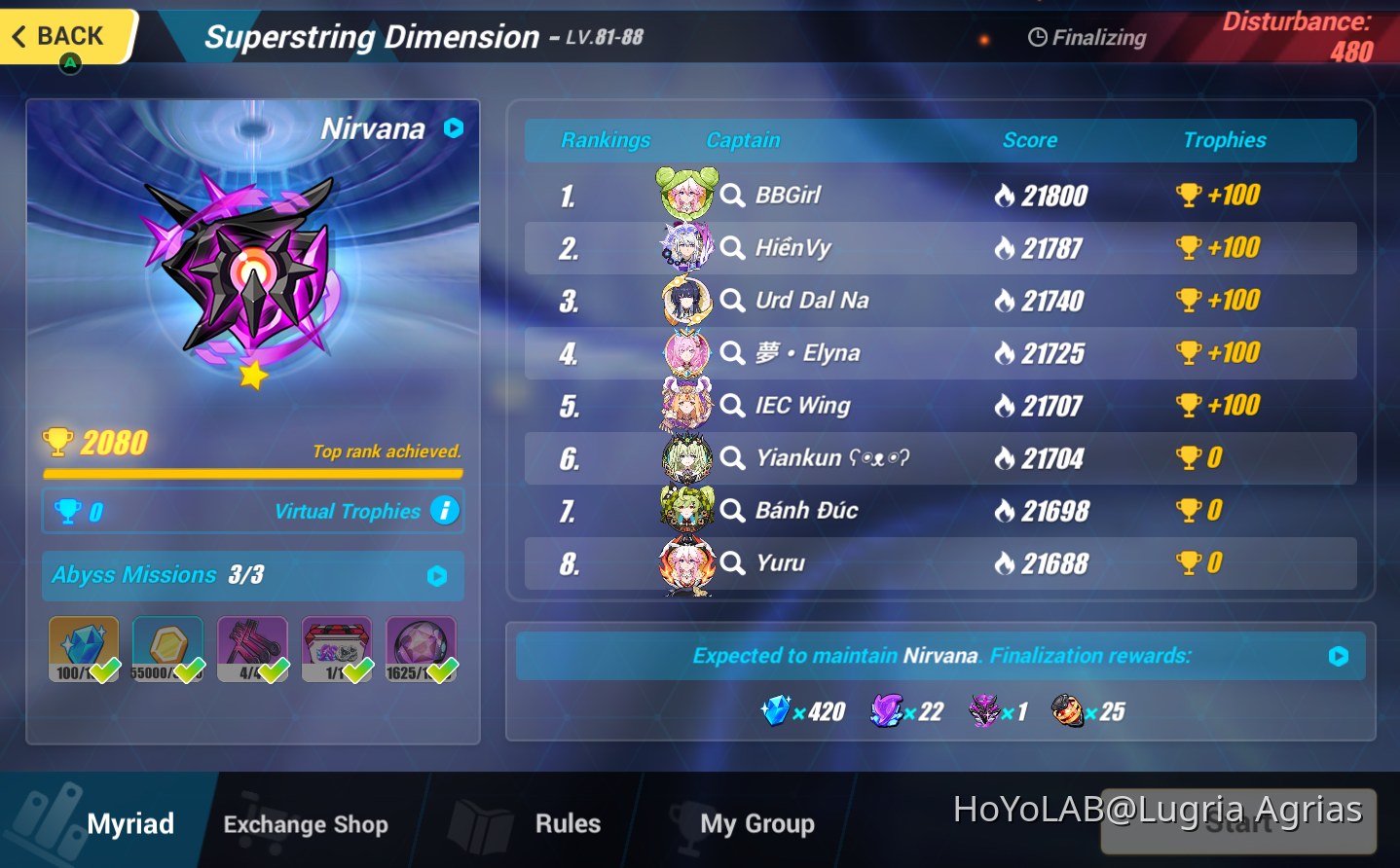
Task: Inspect HiểnVy using the magnifier icon
Action: (732, 247)
